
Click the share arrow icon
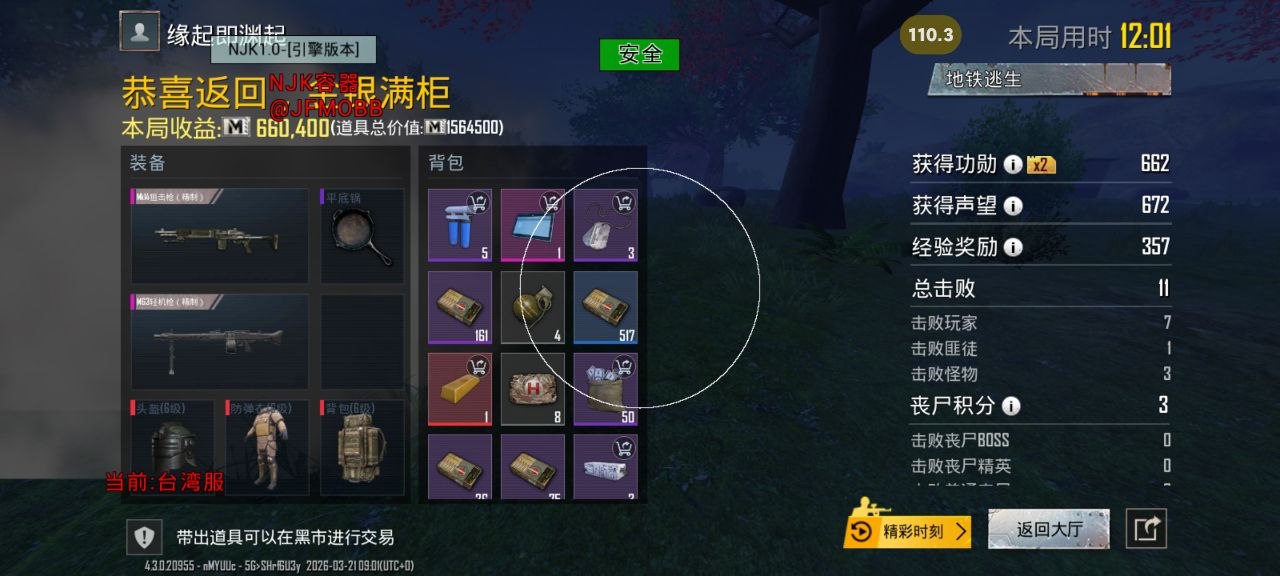click(1146, 529)
